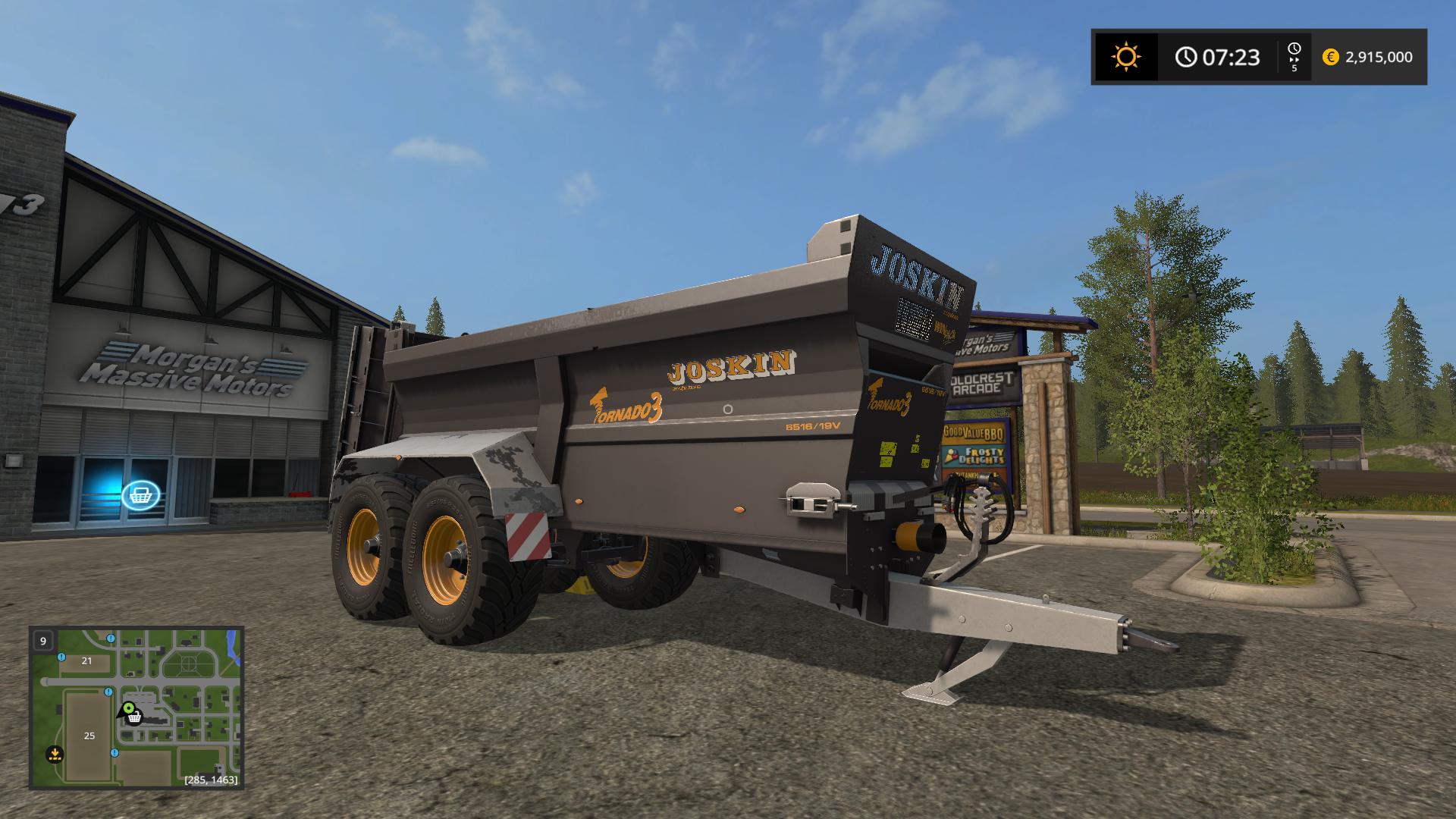Screen dimensions: 1456x819
Task: Click the sunny weather icon
Action: [1125, 57]
